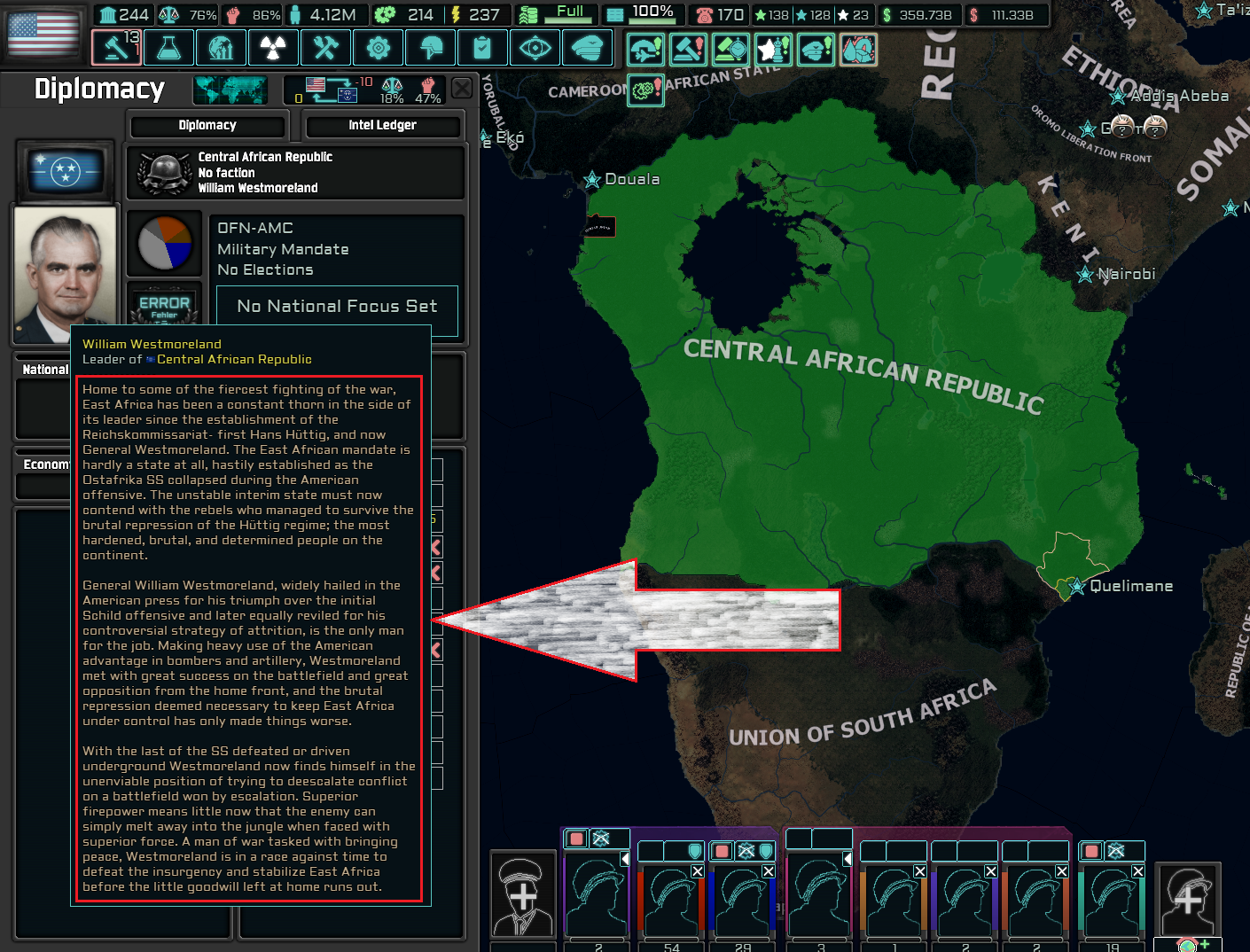Open the Decisions menu via gavel icon
The height and width of the screenshot is (952, 1250).
click(116, 48)
